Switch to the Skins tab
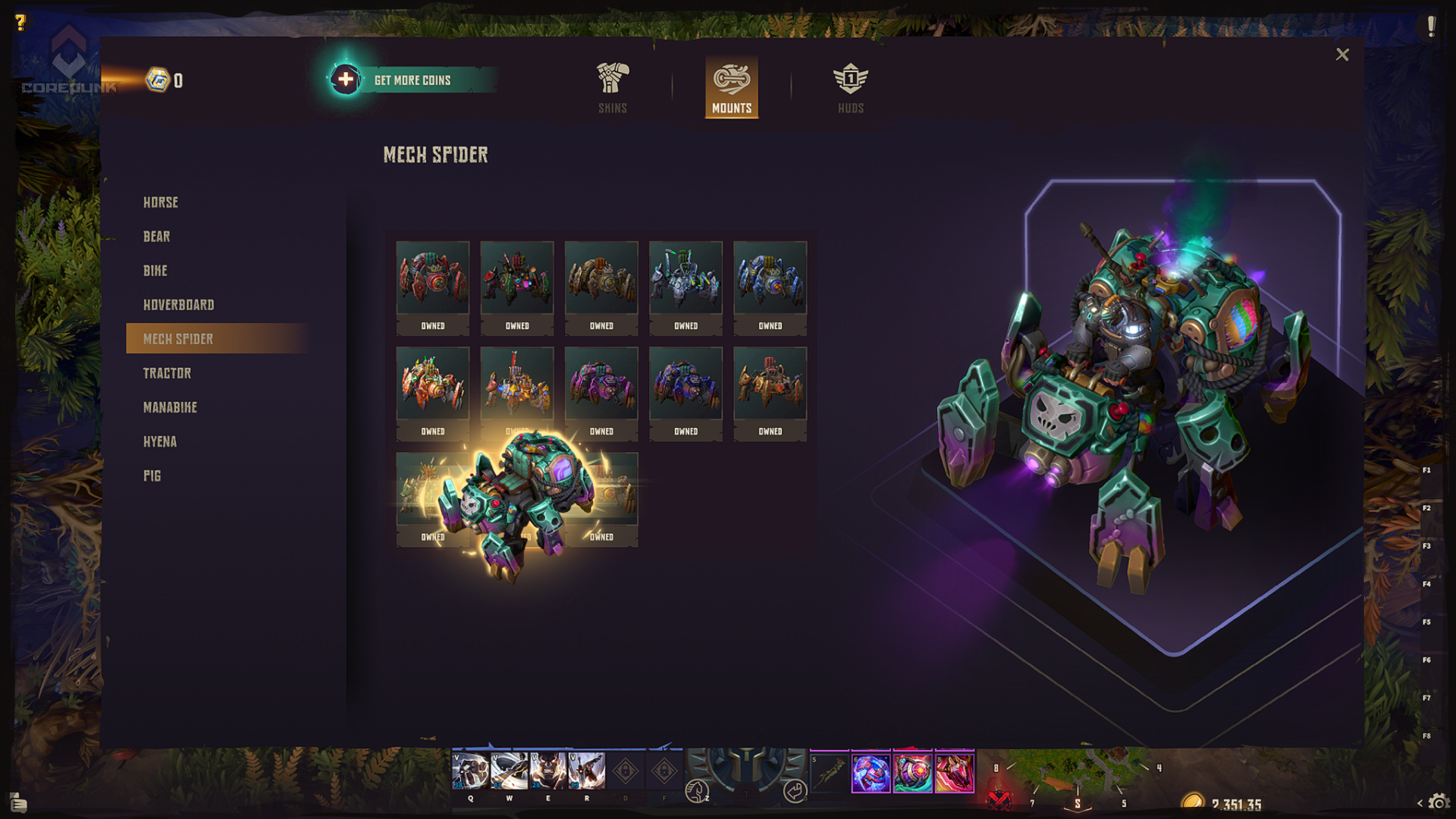This screenshot has width=1456, height=819. [613, 88]
